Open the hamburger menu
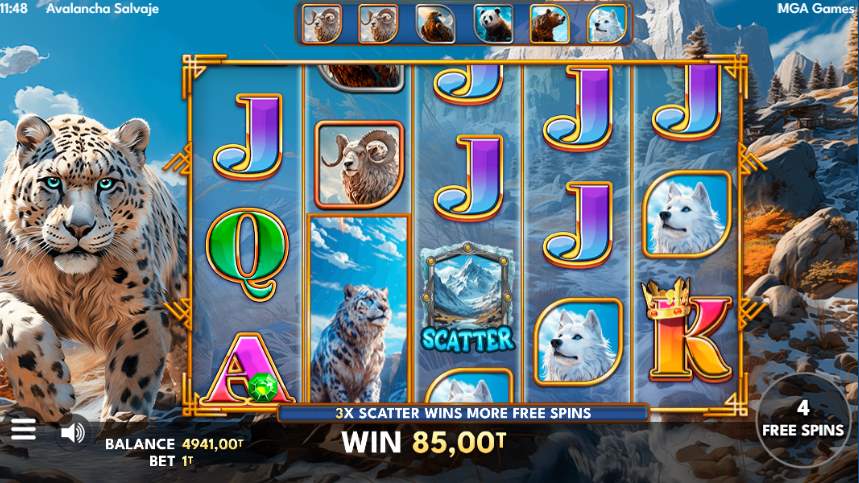Viewport: 859px width, 483px height. pyautogui.click(x=23, y=430)
